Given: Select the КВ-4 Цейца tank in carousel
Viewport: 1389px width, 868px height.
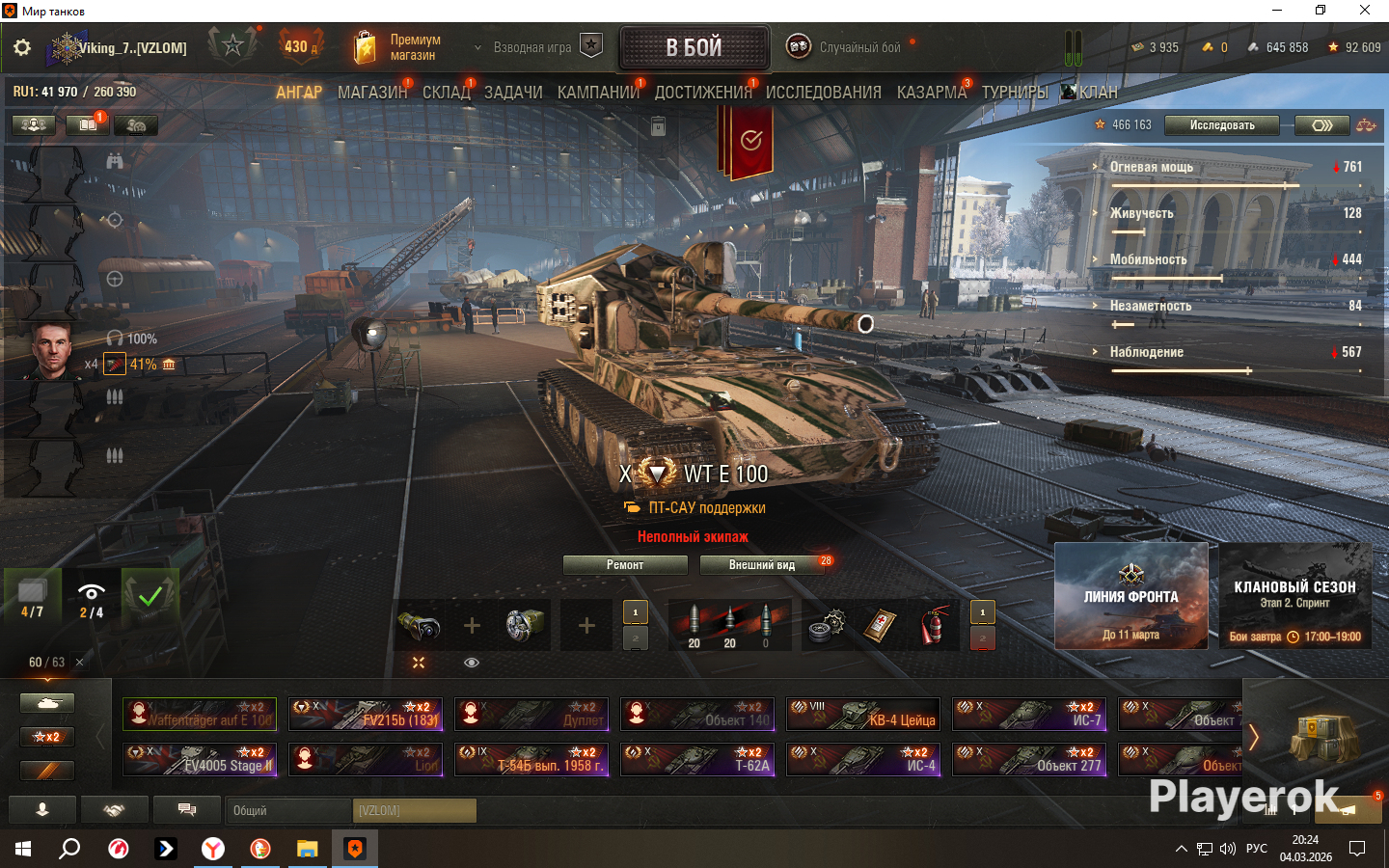Looking at the screenshot, I should [x=862, y=715].
